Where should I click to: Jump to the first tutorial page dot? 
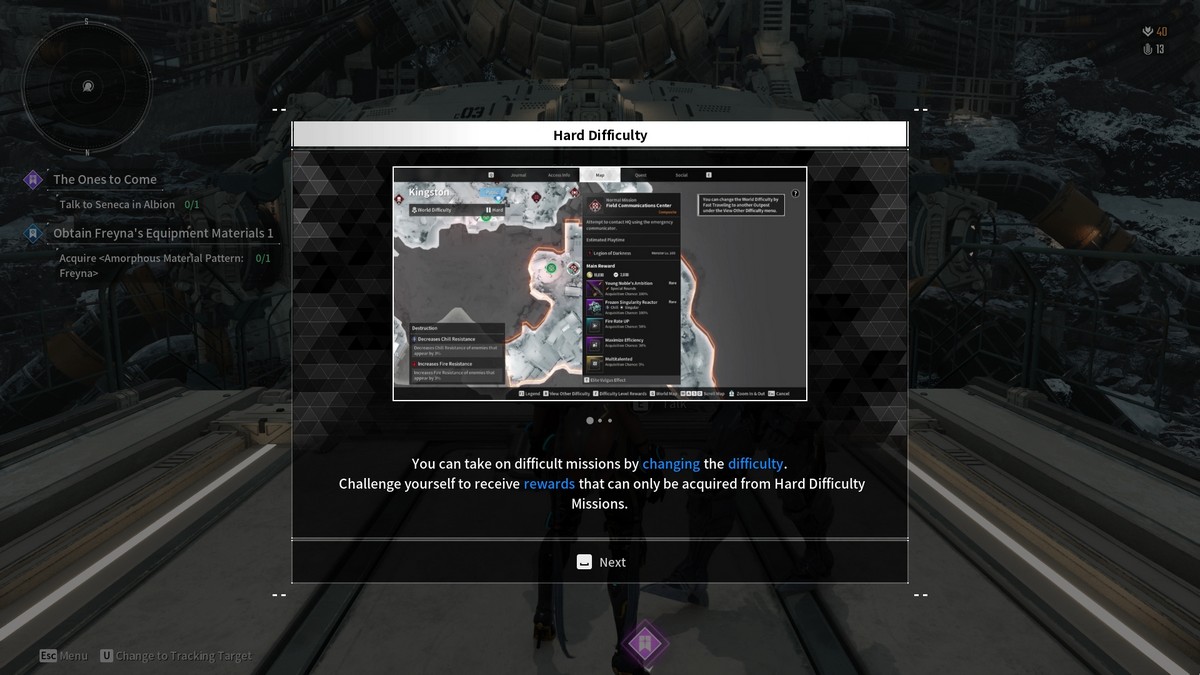[x=589, y=421]
